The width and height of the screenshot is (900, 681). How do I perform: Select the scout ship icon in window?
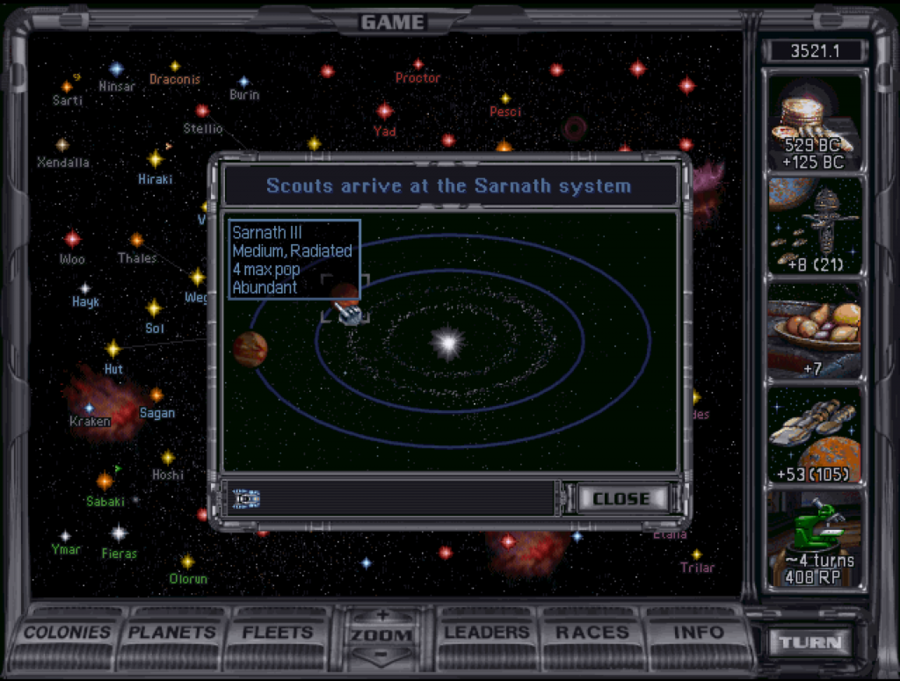click(x=246, y=498)
